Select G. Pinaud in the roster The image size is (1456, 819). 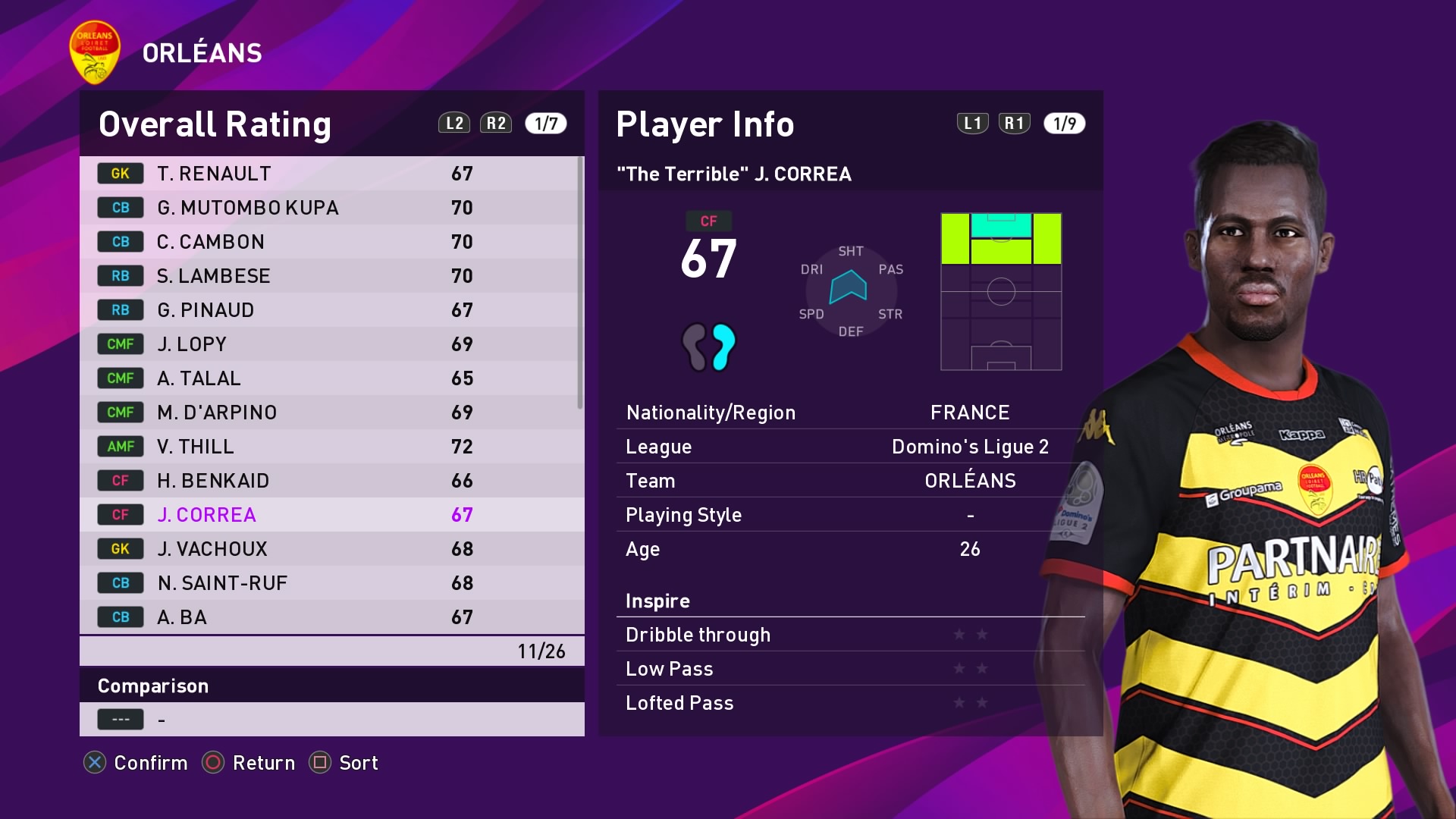click(331, 310)
